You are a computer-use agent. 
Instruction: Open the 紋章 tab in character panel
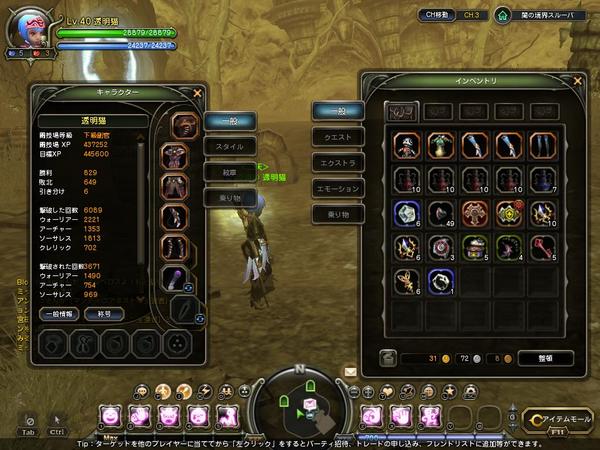(x=230, y=172)
